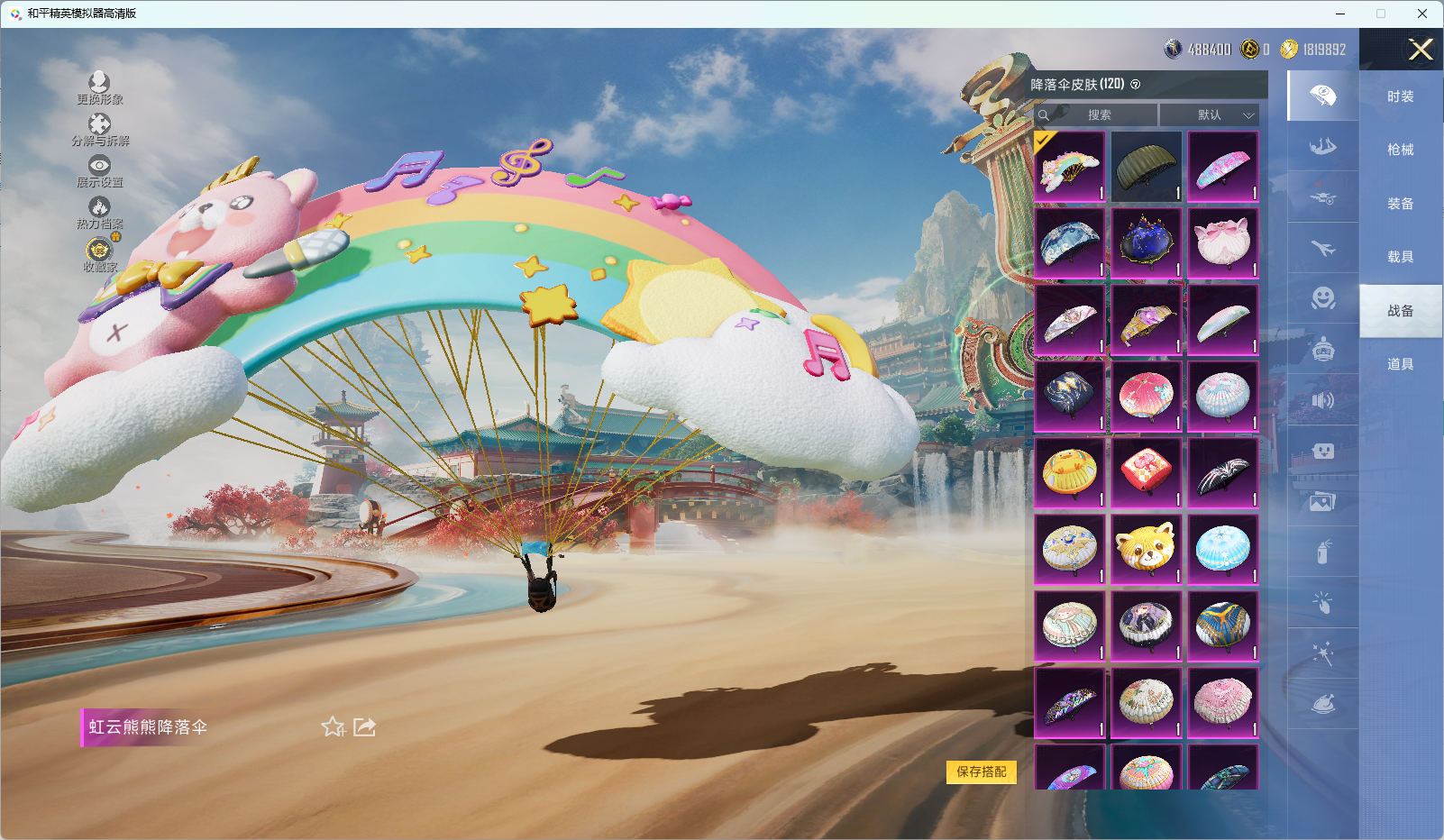The width and height of the screenshot is (1444, 840).
Task: Click the 搜索 search field
Action: point(1100,114)
